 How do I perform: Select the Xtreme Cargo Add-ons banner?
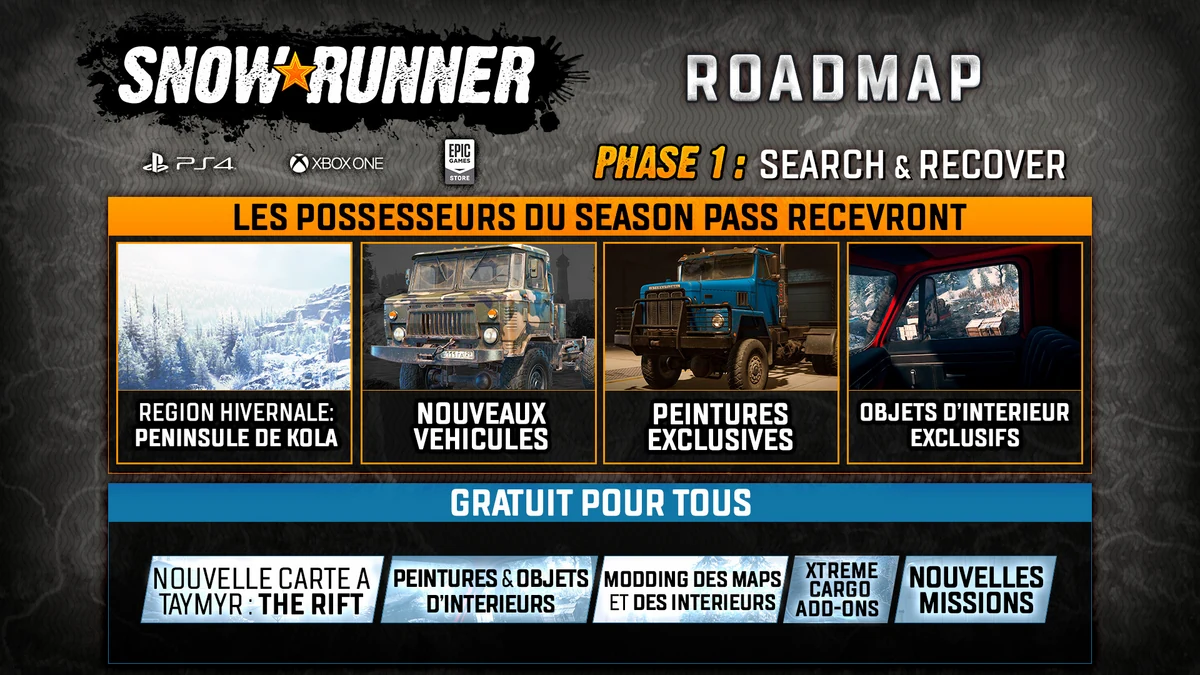tap(842, 590)
